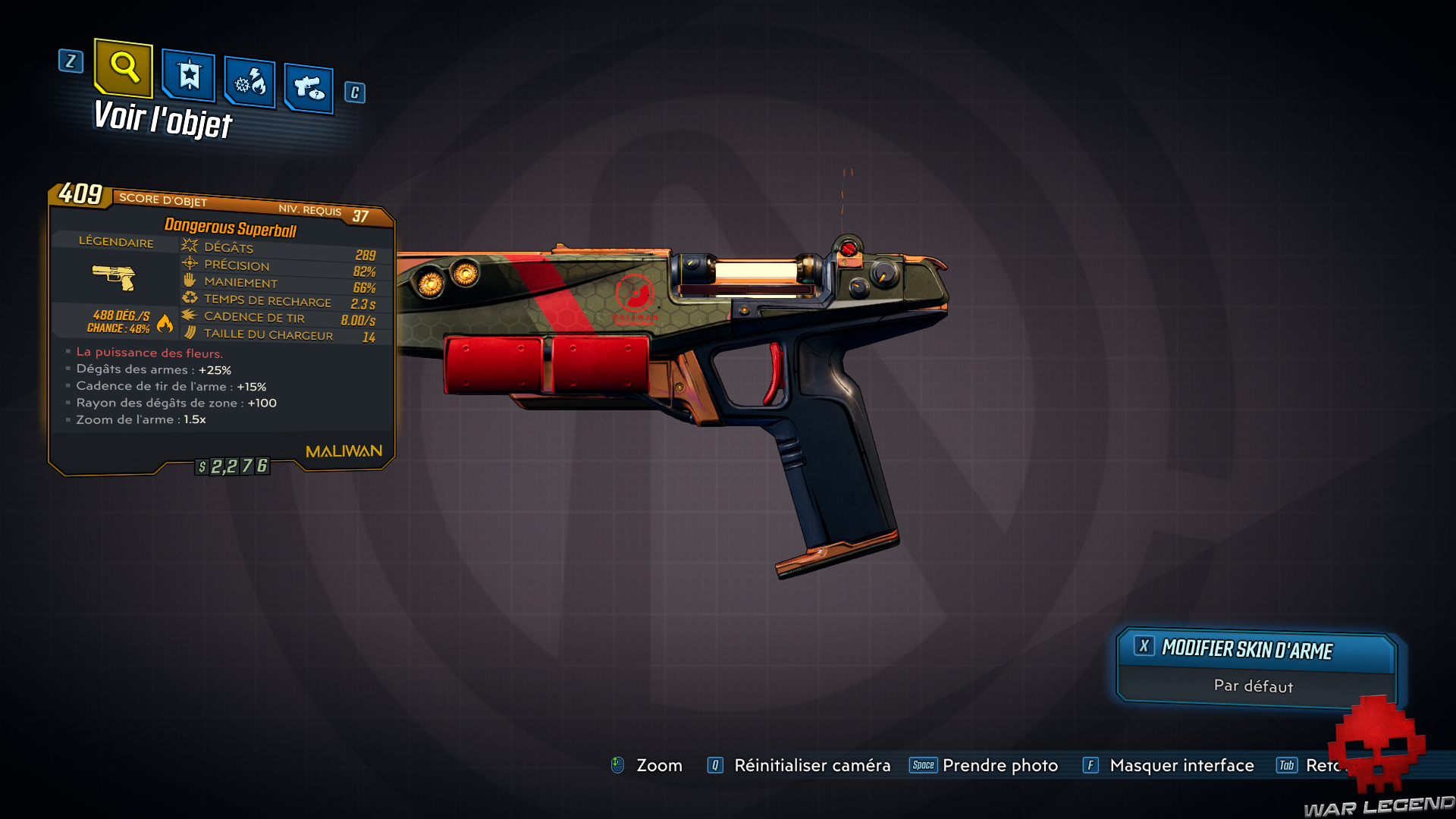This screenshot has width=1456, height=819.
Task: Click the Taille du chargeur magazine icon
Action: coord(188,334)
